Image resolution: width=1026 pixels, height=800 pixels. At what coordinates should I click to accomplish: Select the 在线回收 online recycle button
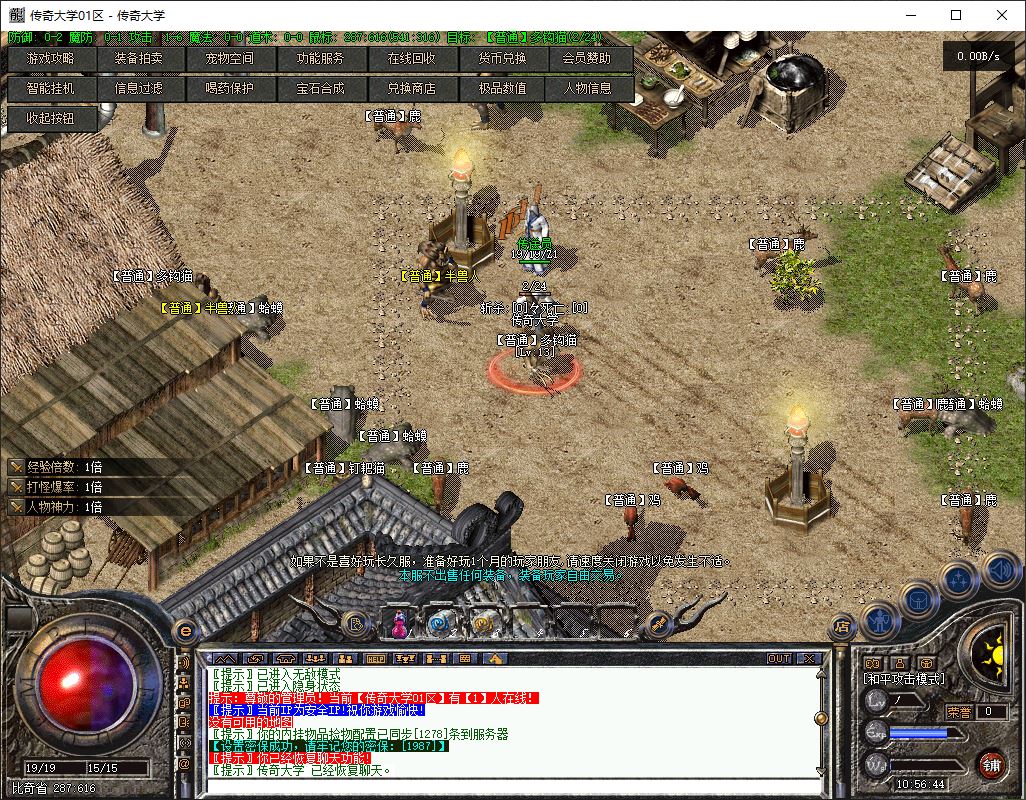coord(411,59)
